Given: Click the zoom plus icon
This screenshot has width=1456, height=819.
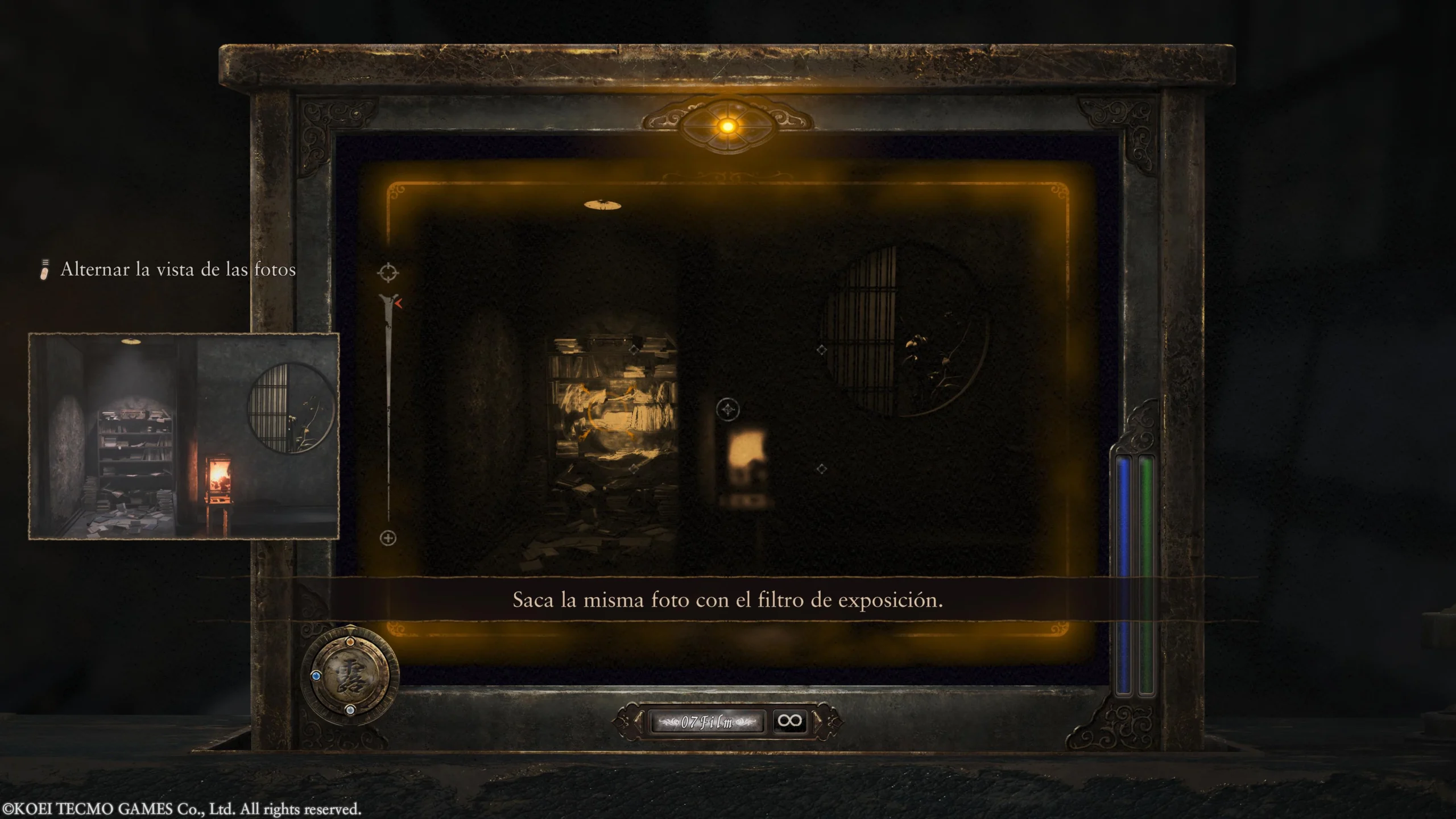Looking at the screenshot, I should coord(388,538).
